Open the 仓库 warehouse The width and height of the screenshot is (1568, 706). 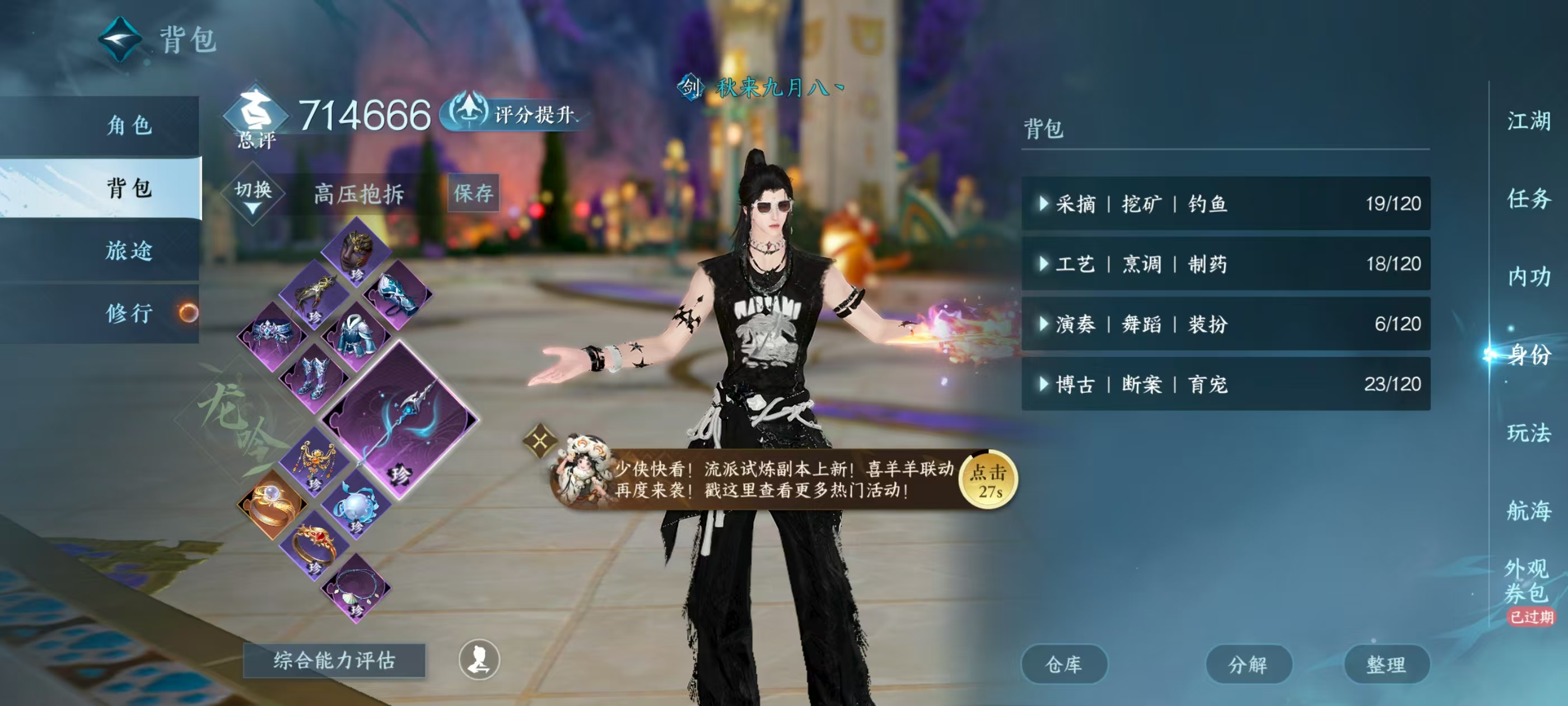pyautogui.click(x=1065, y=665)
